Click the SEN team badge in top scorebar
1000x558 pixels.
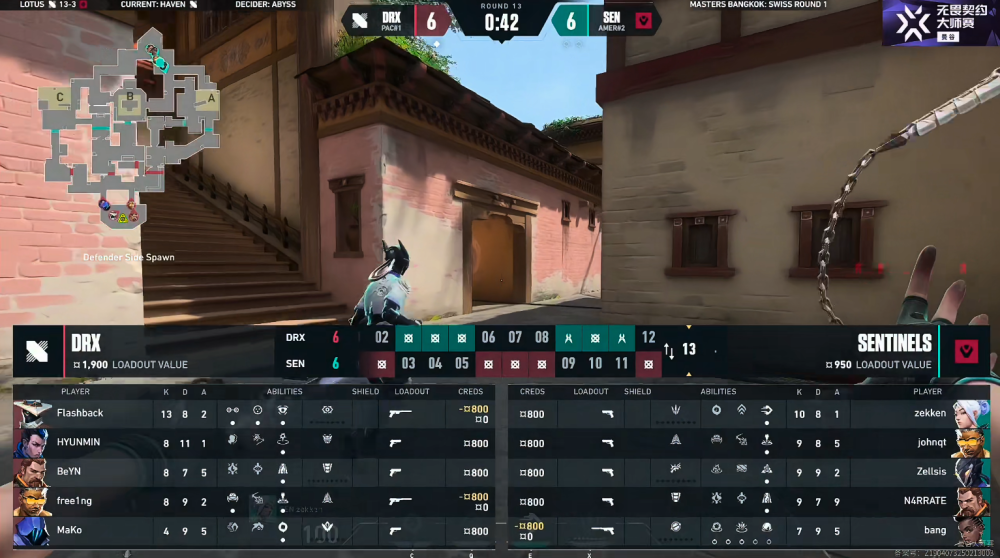645,20
